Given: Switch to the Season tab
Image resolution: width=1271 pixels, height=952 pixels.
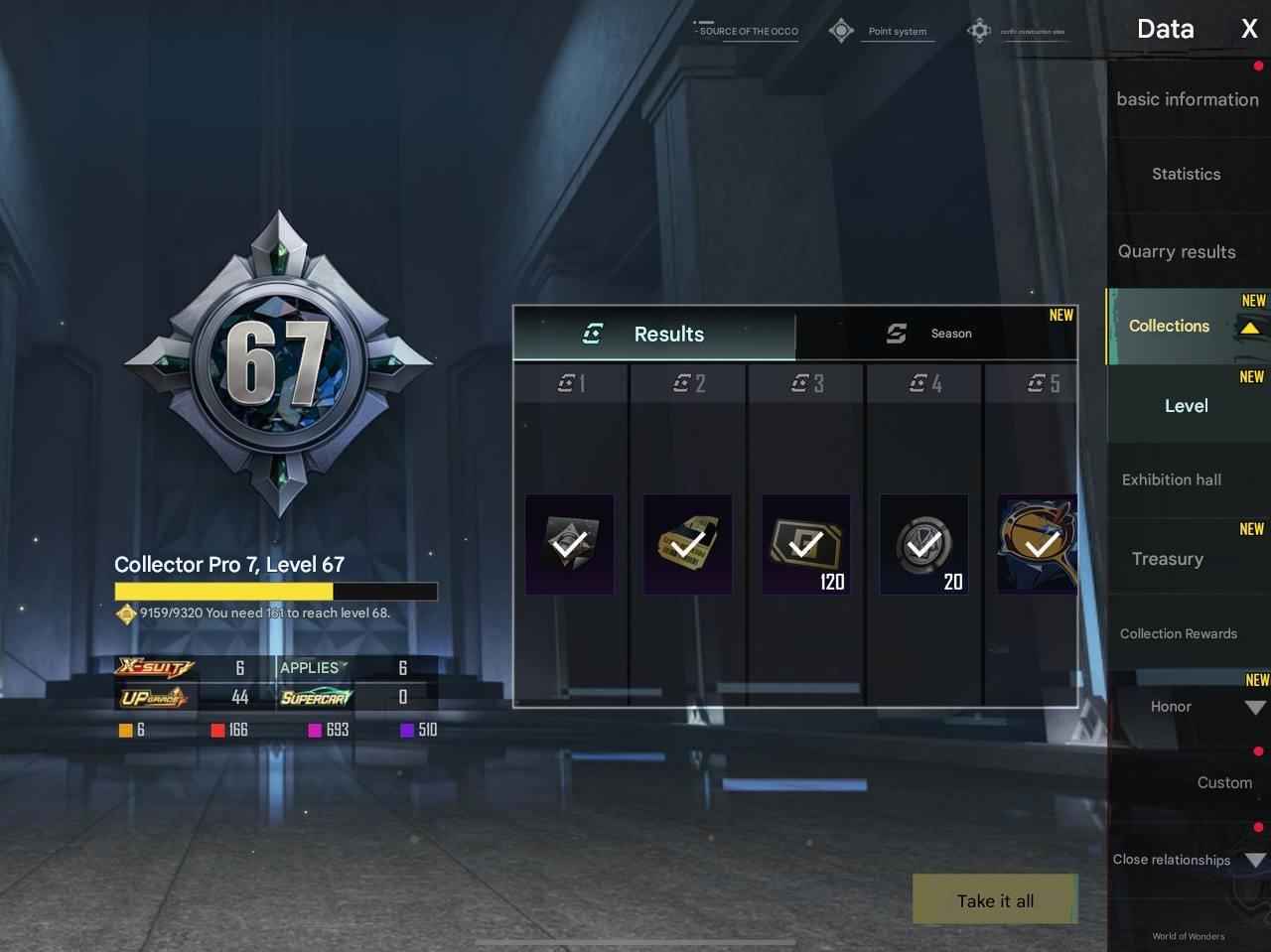Looking at the screenshot, I should 936,334.
